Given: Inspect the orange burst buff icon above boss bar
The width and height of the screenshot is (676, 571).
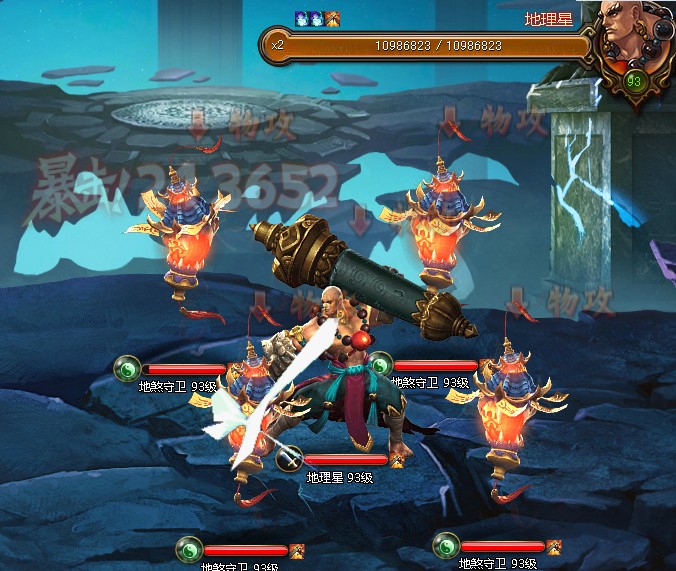Looking at the screenshot, I should pyautogui.click(x=333, y=18).
